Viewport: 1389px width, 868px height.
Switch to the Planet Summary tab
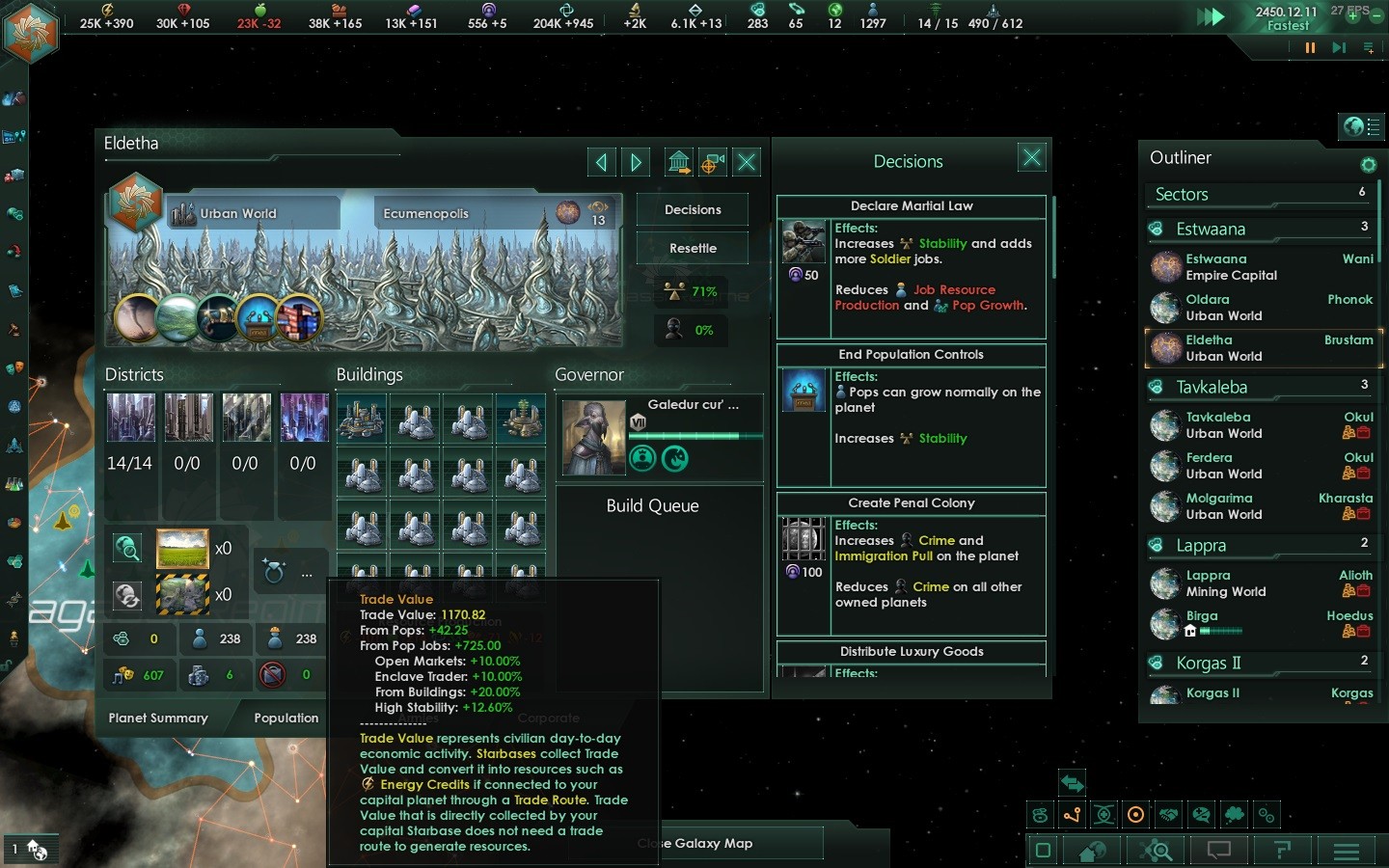[158, 719]
